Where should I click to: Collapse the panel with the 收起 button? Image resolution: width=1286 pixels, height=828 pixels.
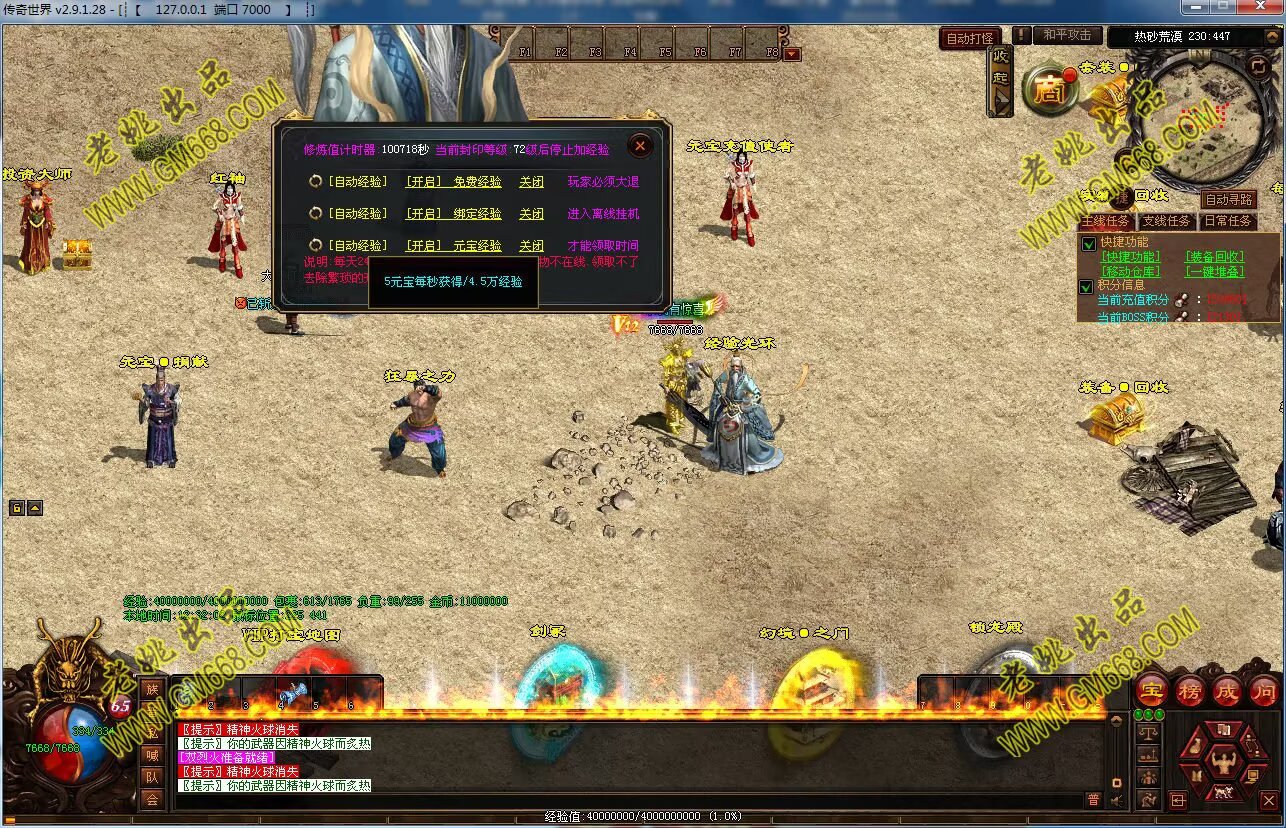(1000, 82)
